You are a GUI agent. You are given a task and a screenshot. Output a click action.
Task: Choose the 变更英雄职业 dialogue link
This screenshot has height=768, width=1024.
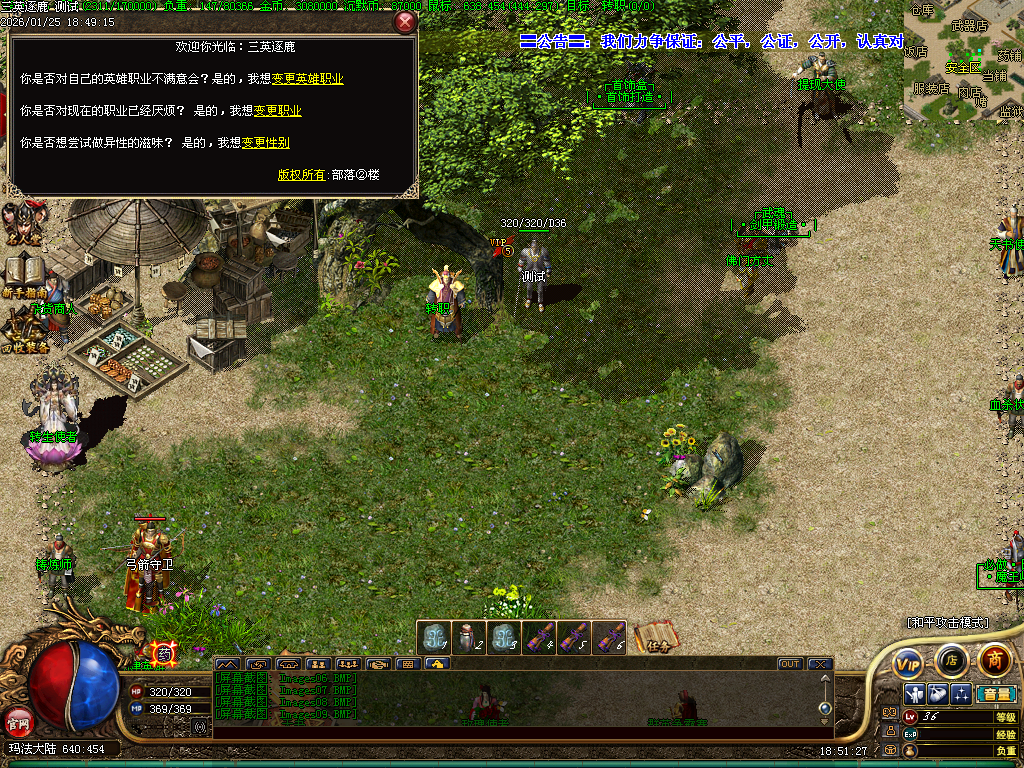(307, 79)
